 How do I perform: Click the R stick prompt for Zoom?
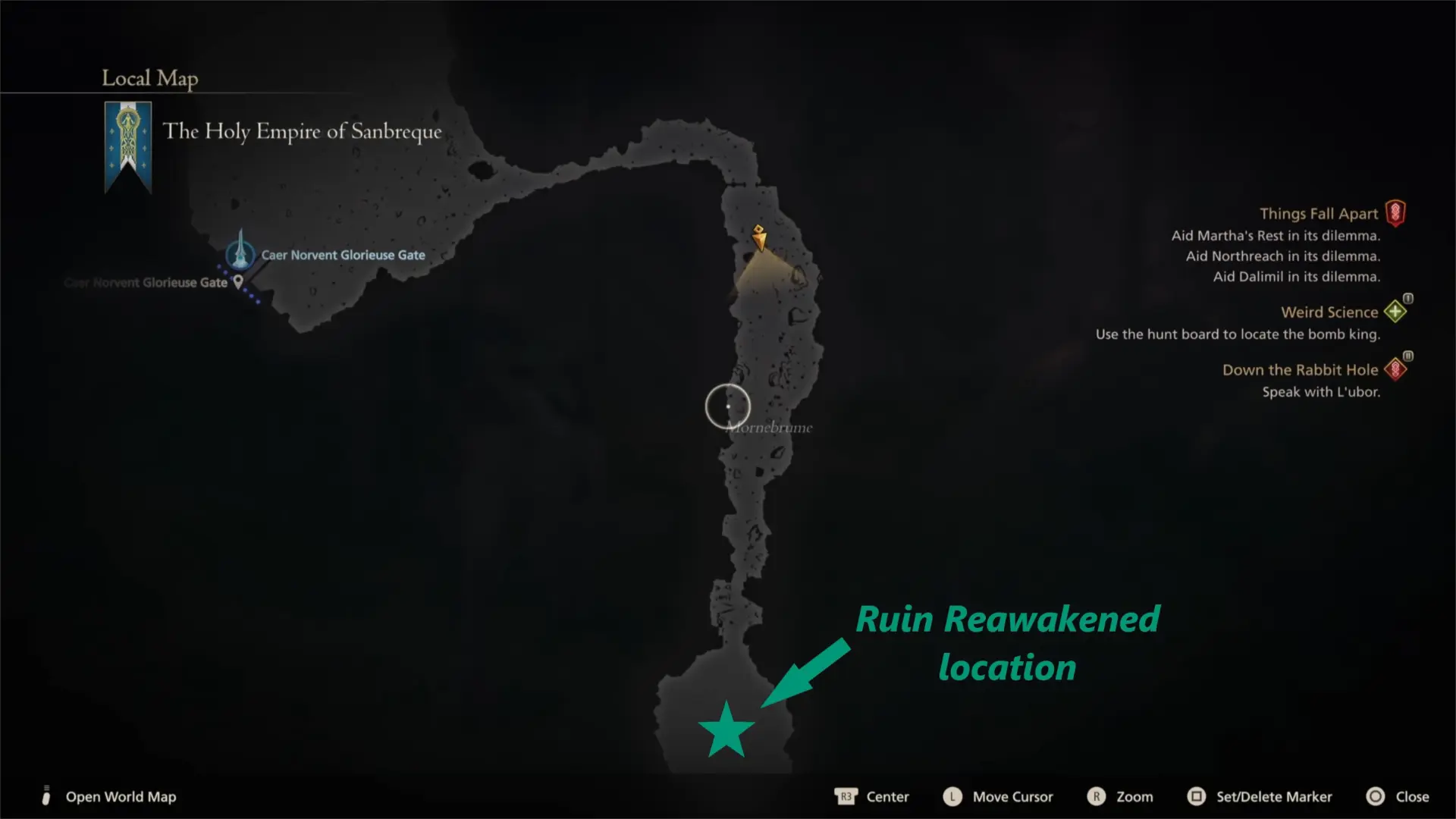(x=1097, y=796)
